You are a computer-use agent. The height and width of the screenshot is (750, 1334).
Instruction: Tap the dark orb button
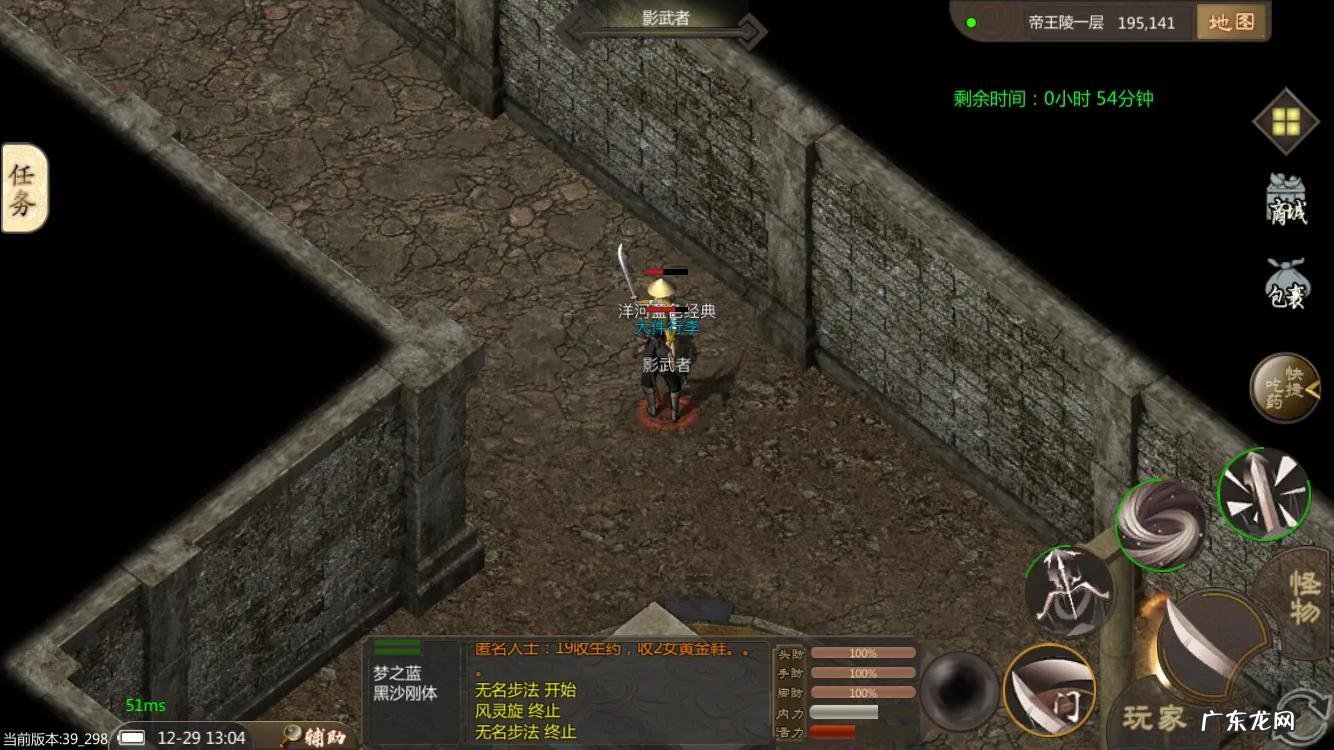pos(959,690)
